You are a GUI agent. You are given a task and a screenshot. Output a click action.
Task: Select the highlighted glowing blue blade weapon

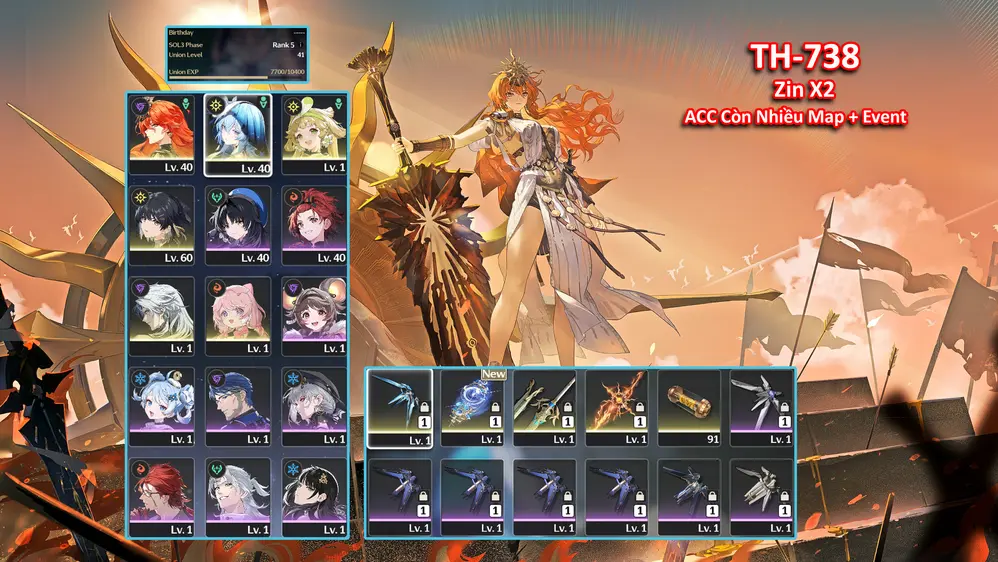click(400, 407)
